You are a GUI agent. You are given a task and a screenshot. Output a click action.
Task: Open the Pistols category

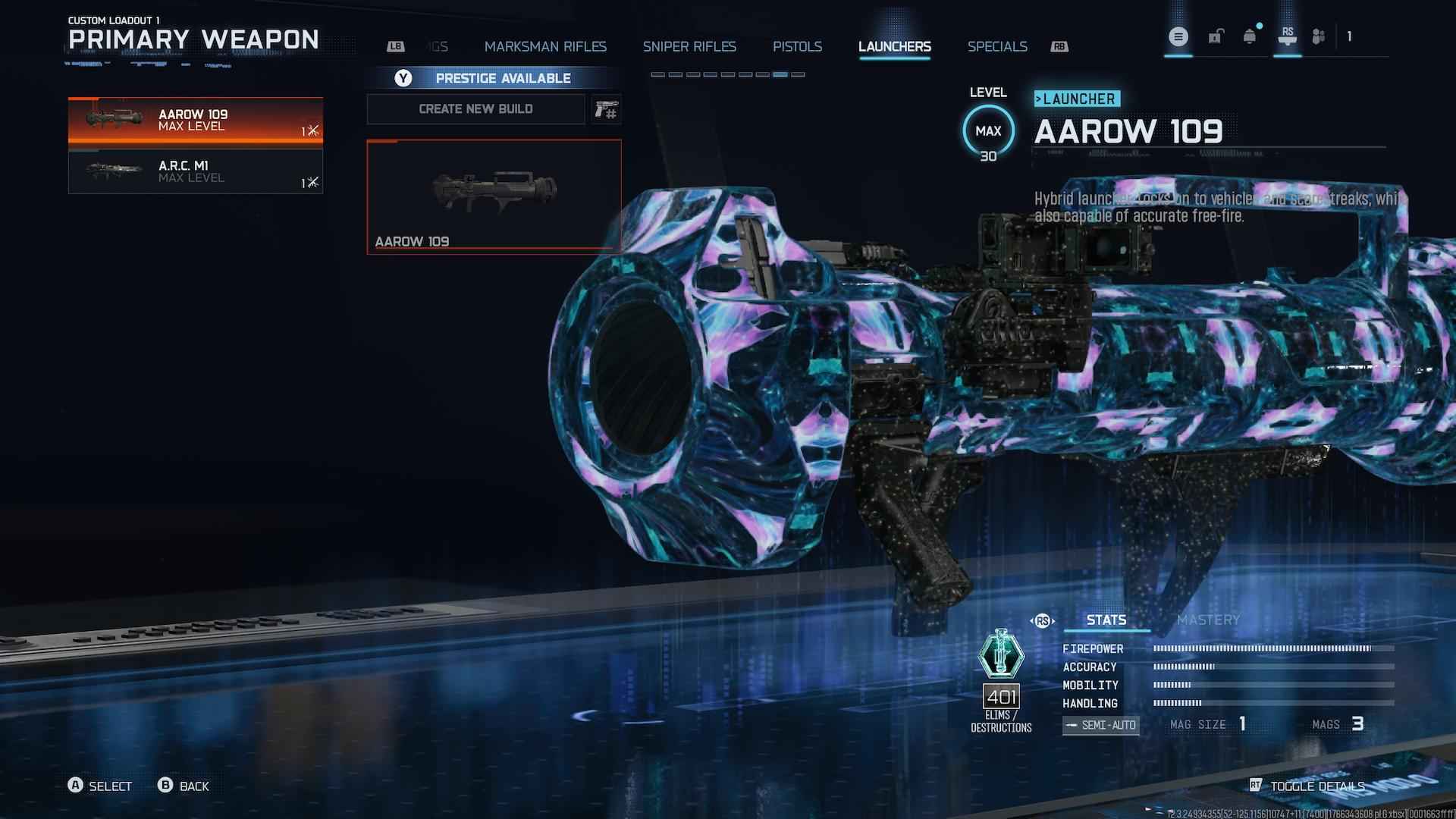[797, 47]
